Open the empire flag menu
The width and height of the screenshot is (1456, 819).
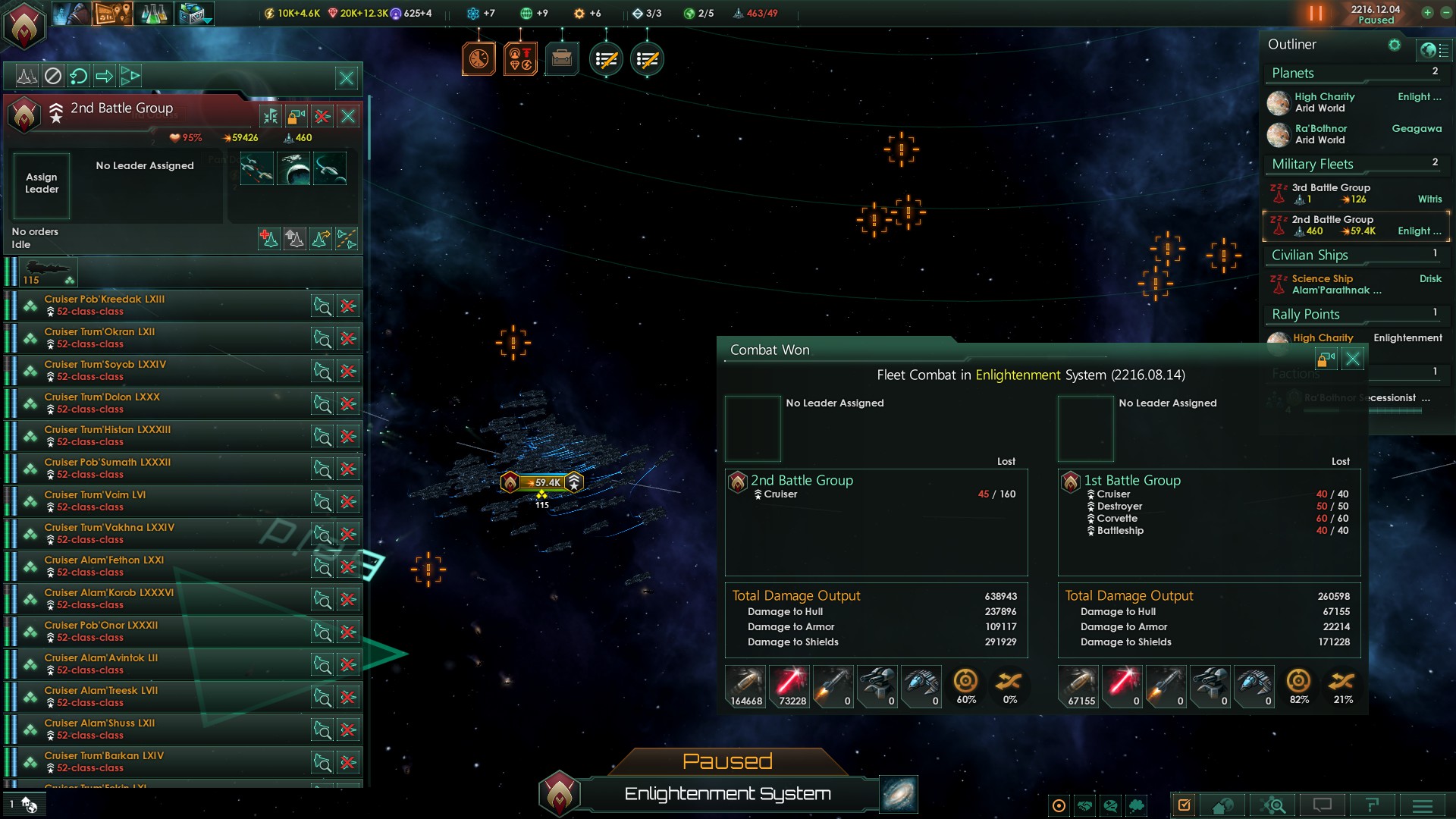tap(24, 24)
